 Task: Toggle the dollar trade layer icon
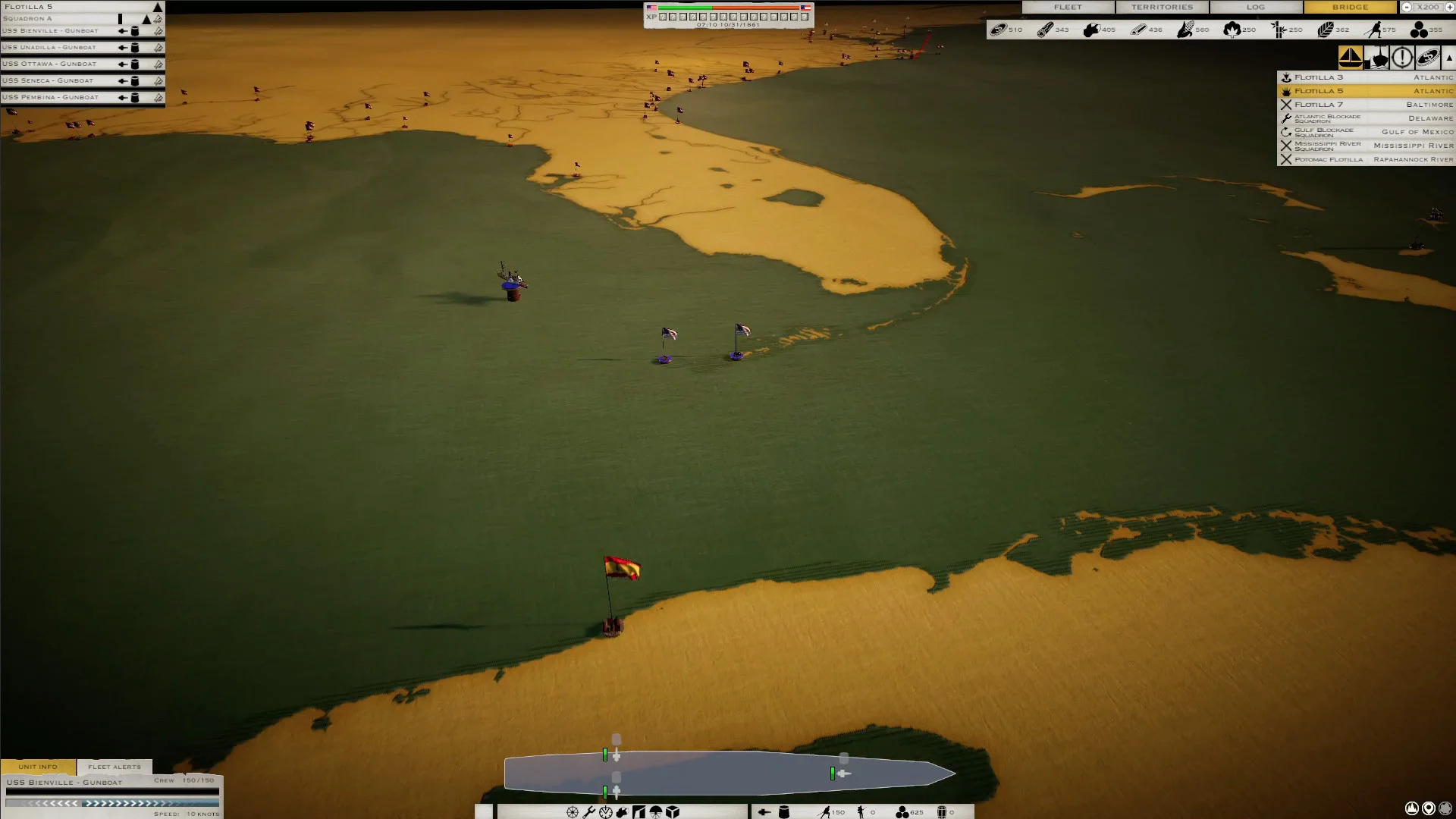click(x=1429, y=57)
